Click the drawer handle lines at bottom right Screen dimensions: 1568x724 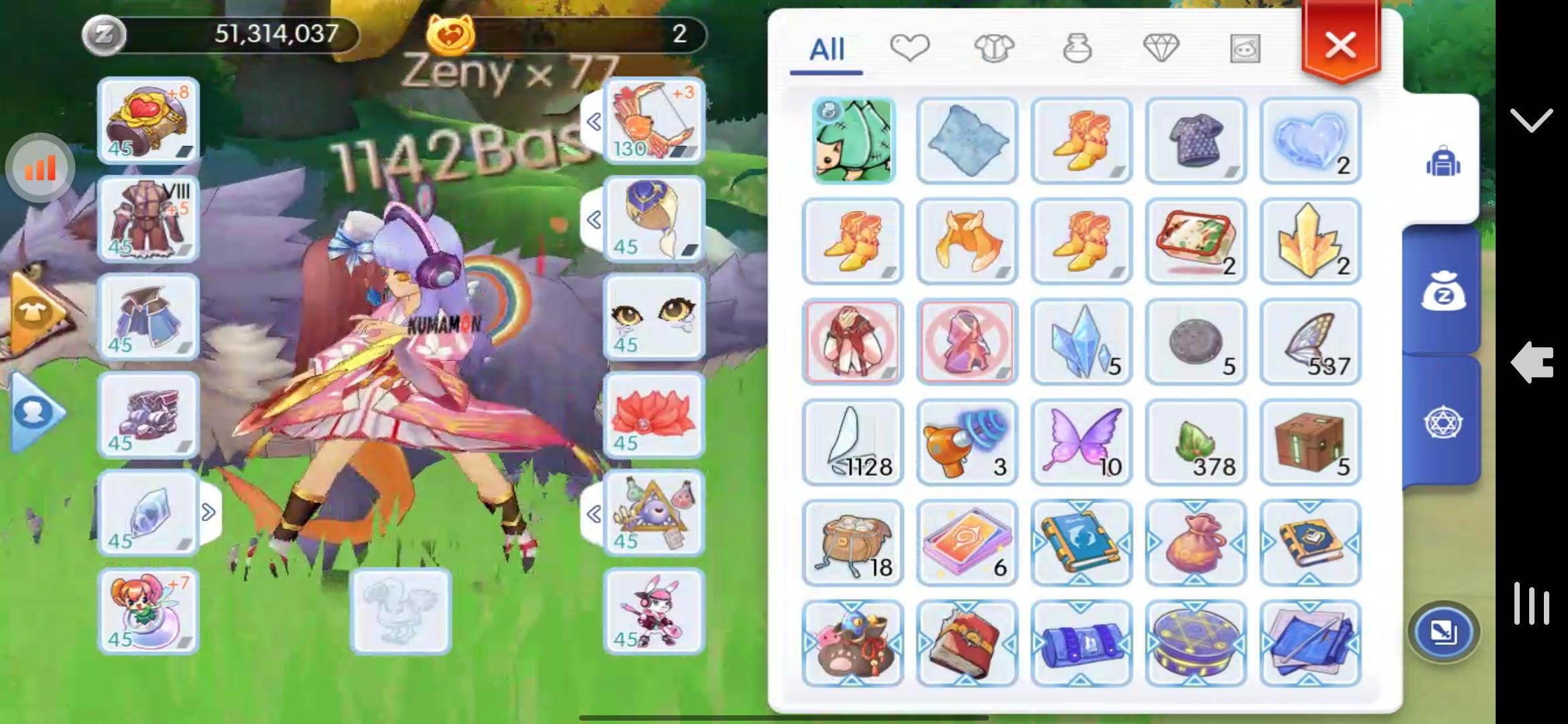coord(1532,603)
